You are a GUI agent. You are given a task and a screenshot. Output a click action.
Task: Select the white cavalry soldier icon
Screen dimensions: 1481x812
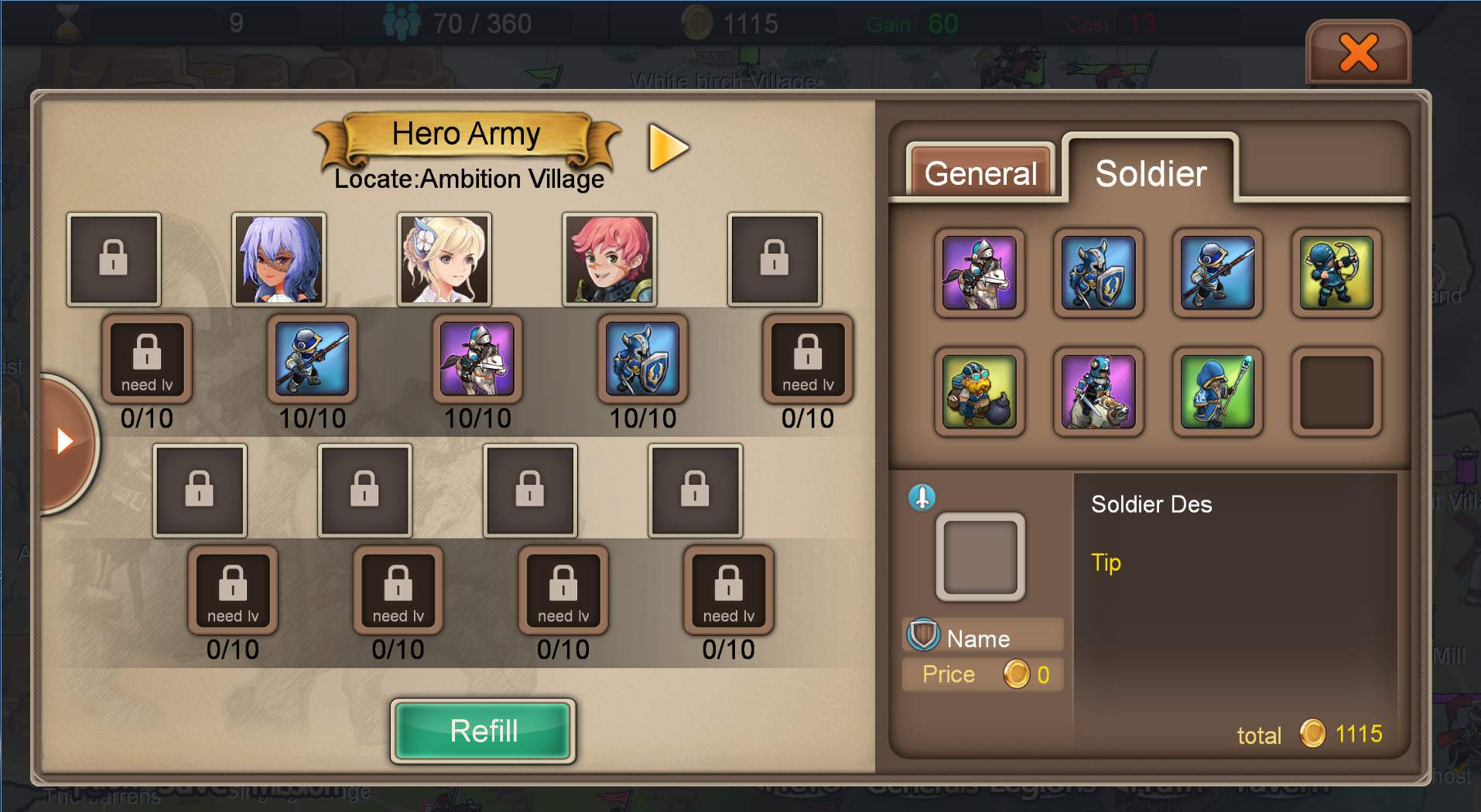(x=979, y=275)
